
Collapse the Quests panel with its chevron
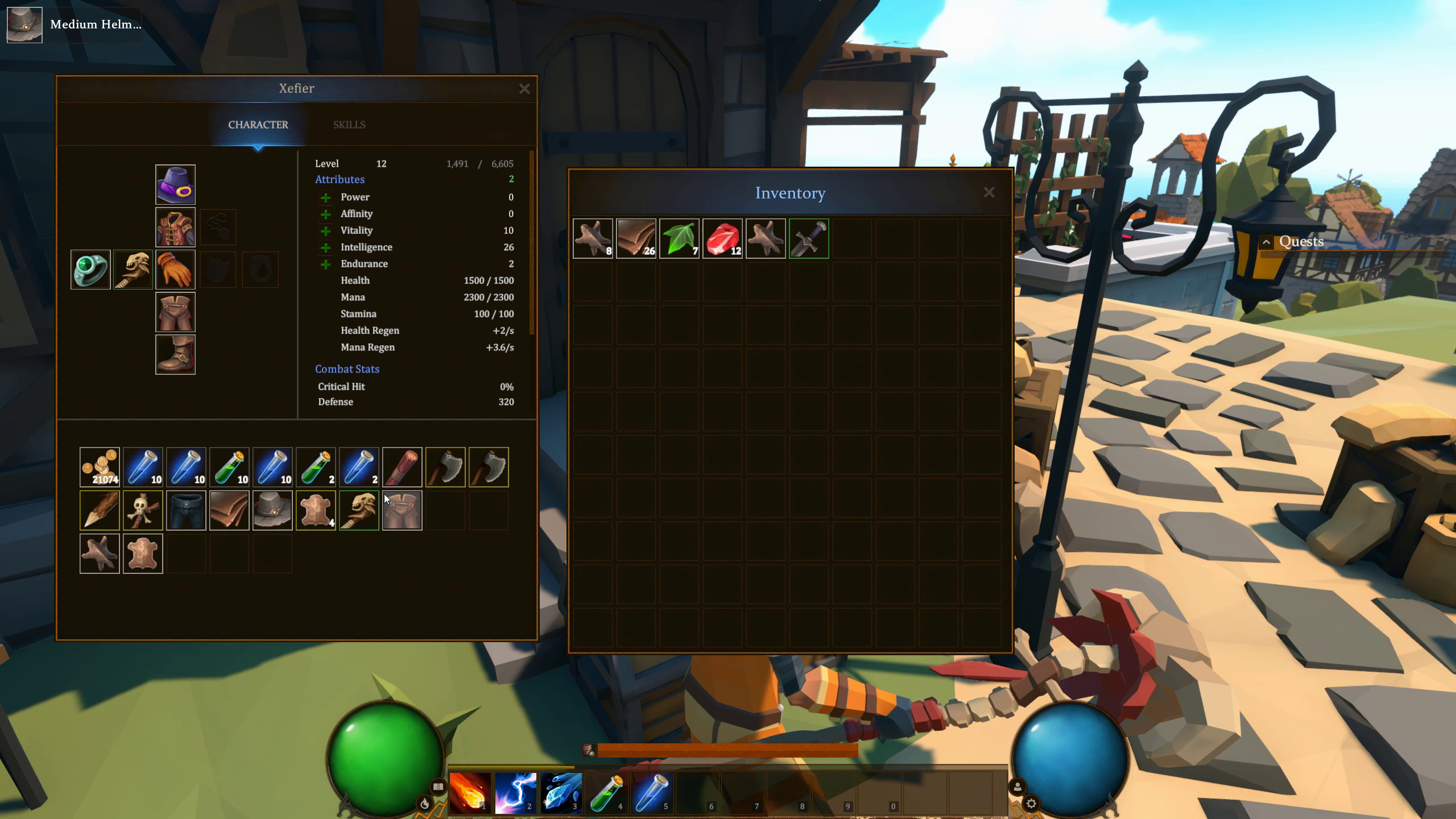click(1267, 241)
